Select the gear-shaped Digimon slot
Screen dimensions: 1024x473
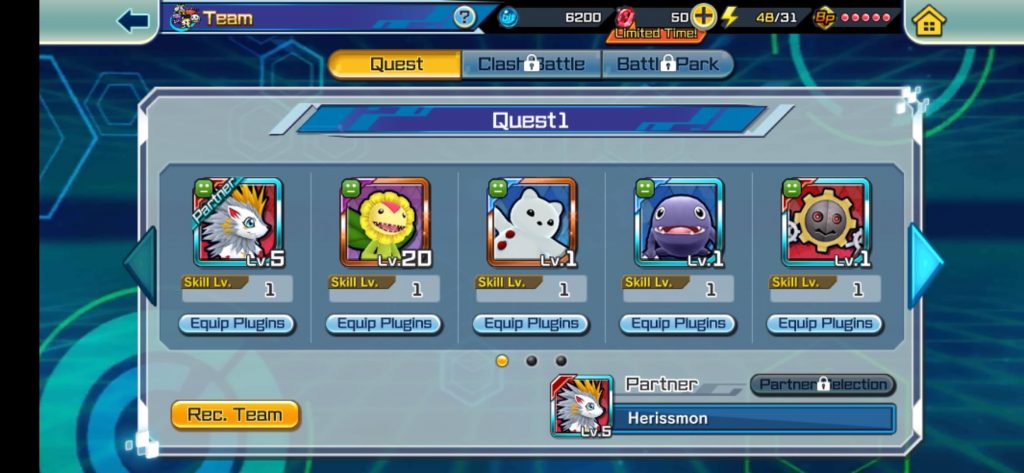click(825, 223)
